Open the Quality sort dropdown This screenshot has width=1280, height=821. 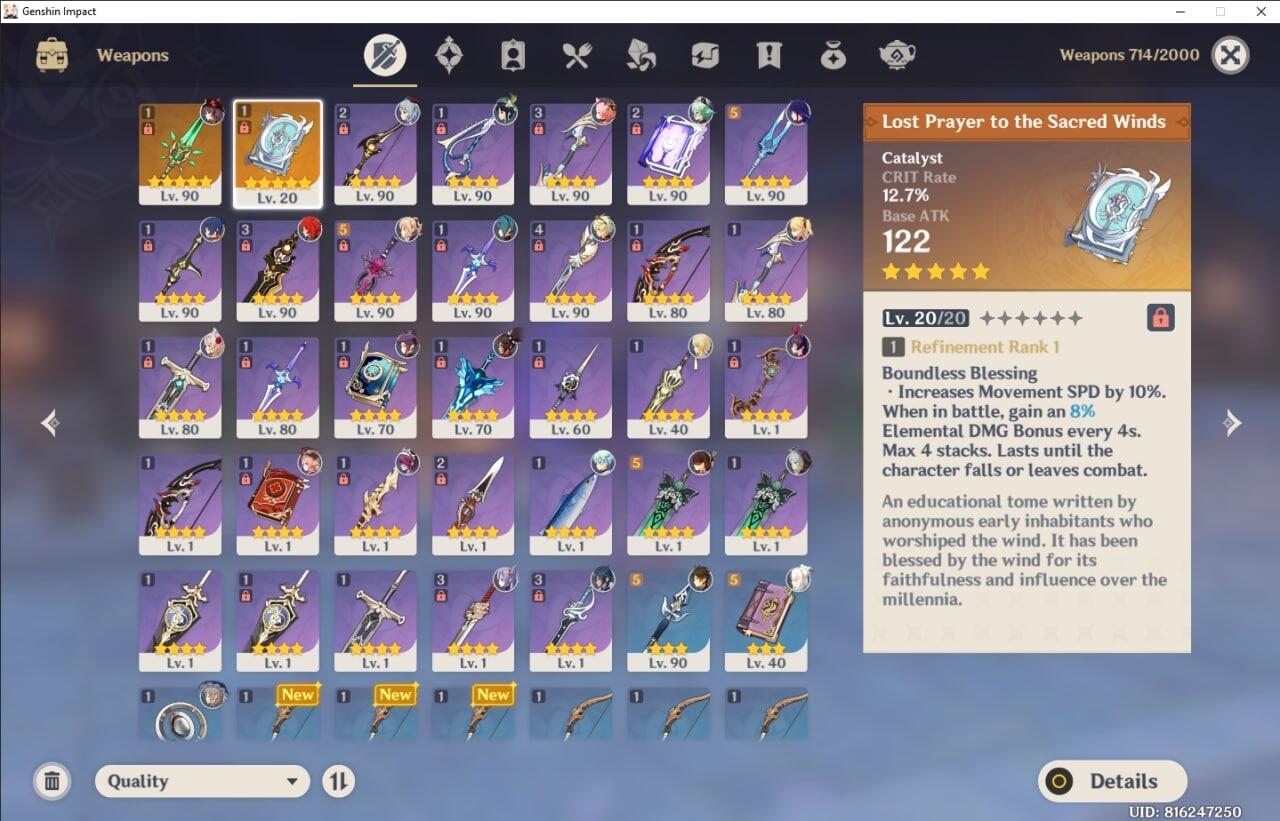coord(203,781)
